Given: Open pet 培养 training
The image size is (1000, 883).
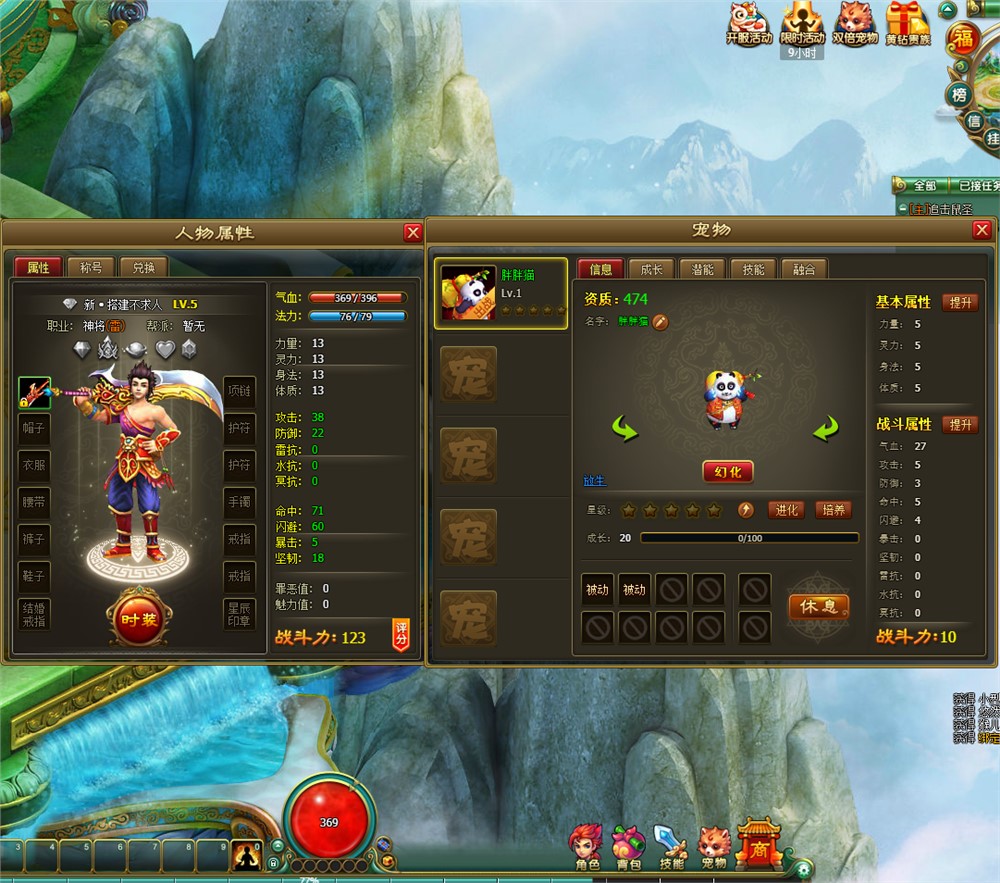Looking at the screenshot, I should coord(833,510).
